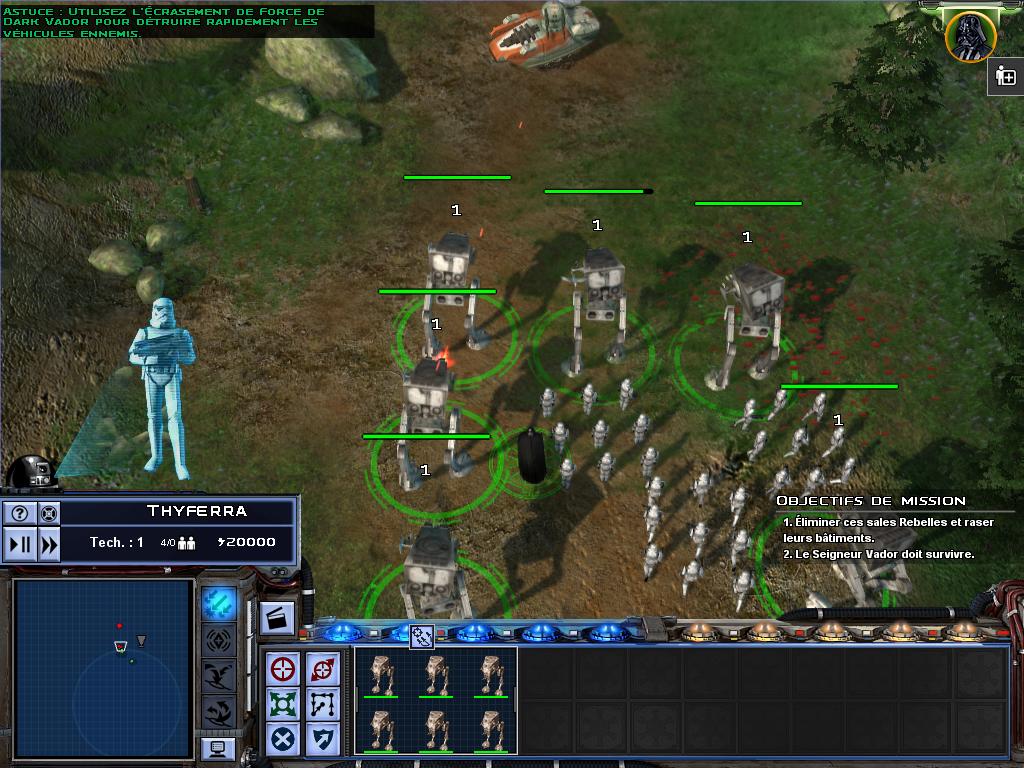Viewport: 1024px width, 768px height.
Task: Activate the green four-arrows command
Action: click(x=283, y=704)
